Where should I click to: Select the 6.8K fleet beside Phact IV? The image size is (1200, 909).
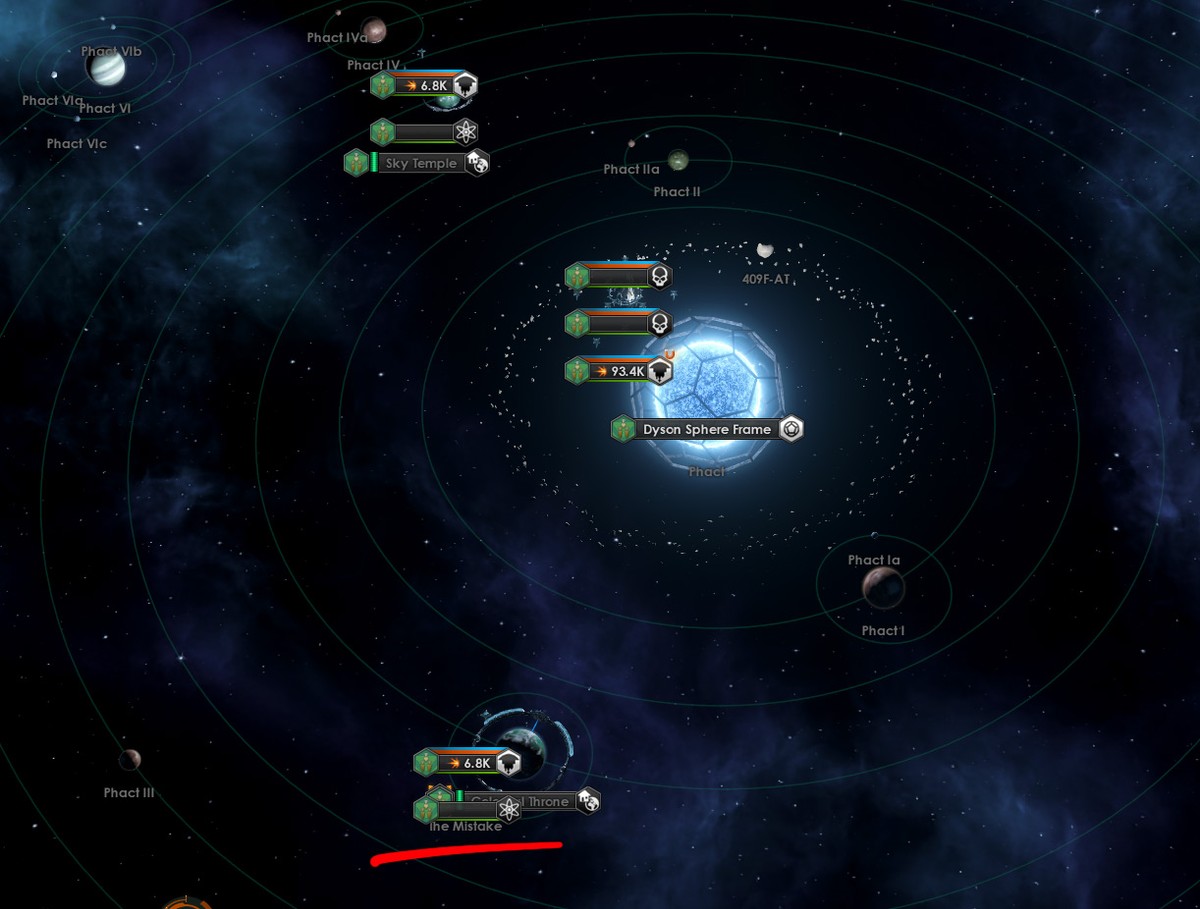[x=425, y=85]
